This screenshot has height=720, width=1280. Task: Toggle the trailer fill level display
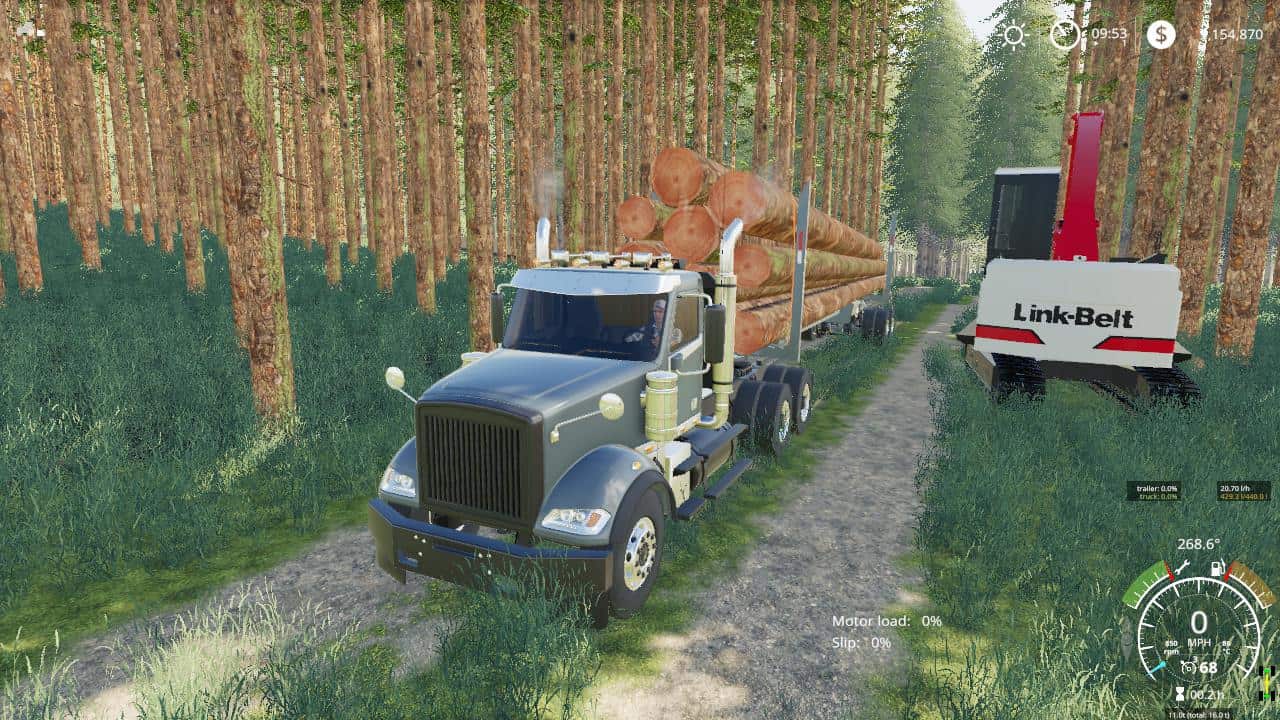[1156, 488]
